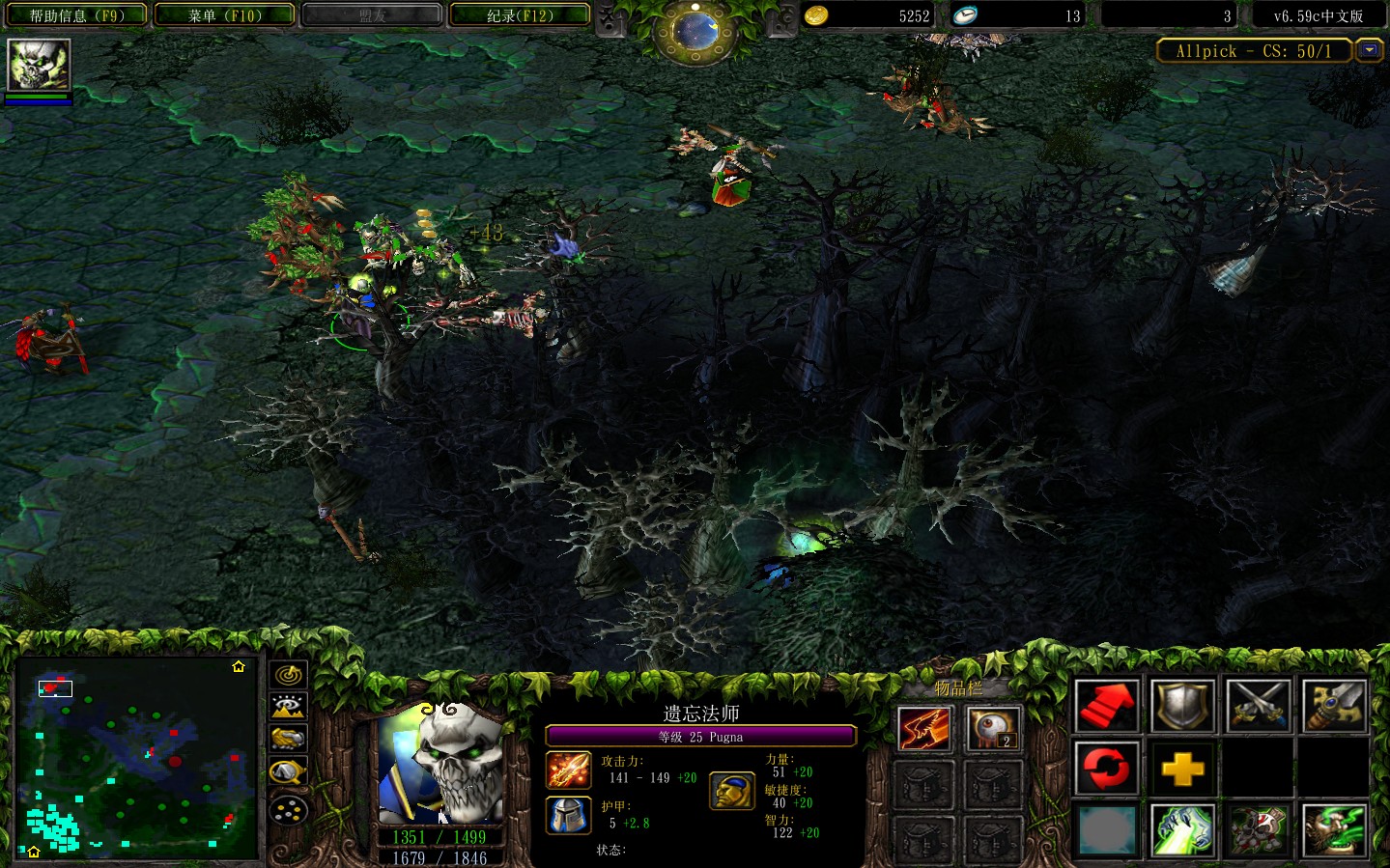
Task: Toggle formation movement with the dots icon
Action: (288, 809)
